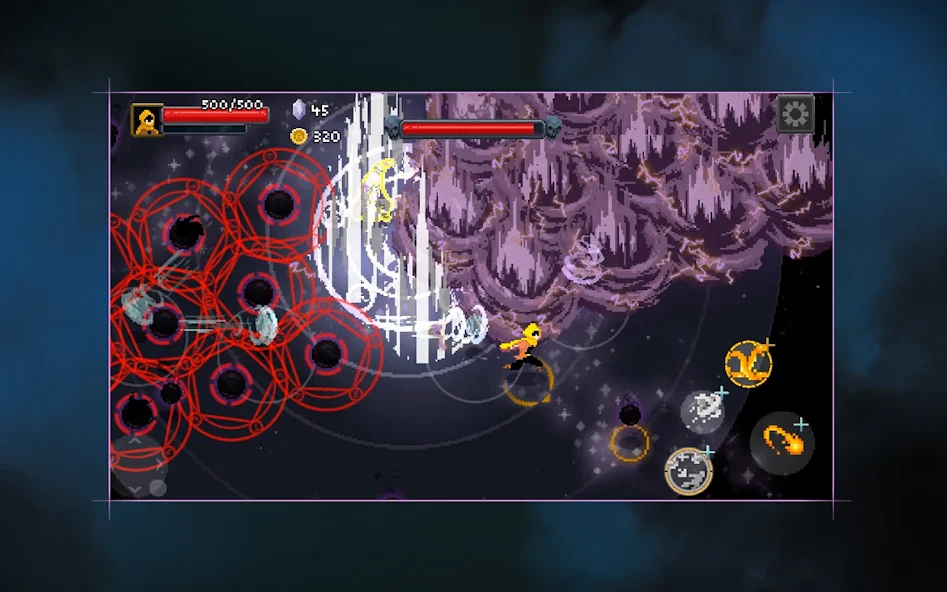
Task: Activate the orange fireball attack button
Action: pos(782,442)
